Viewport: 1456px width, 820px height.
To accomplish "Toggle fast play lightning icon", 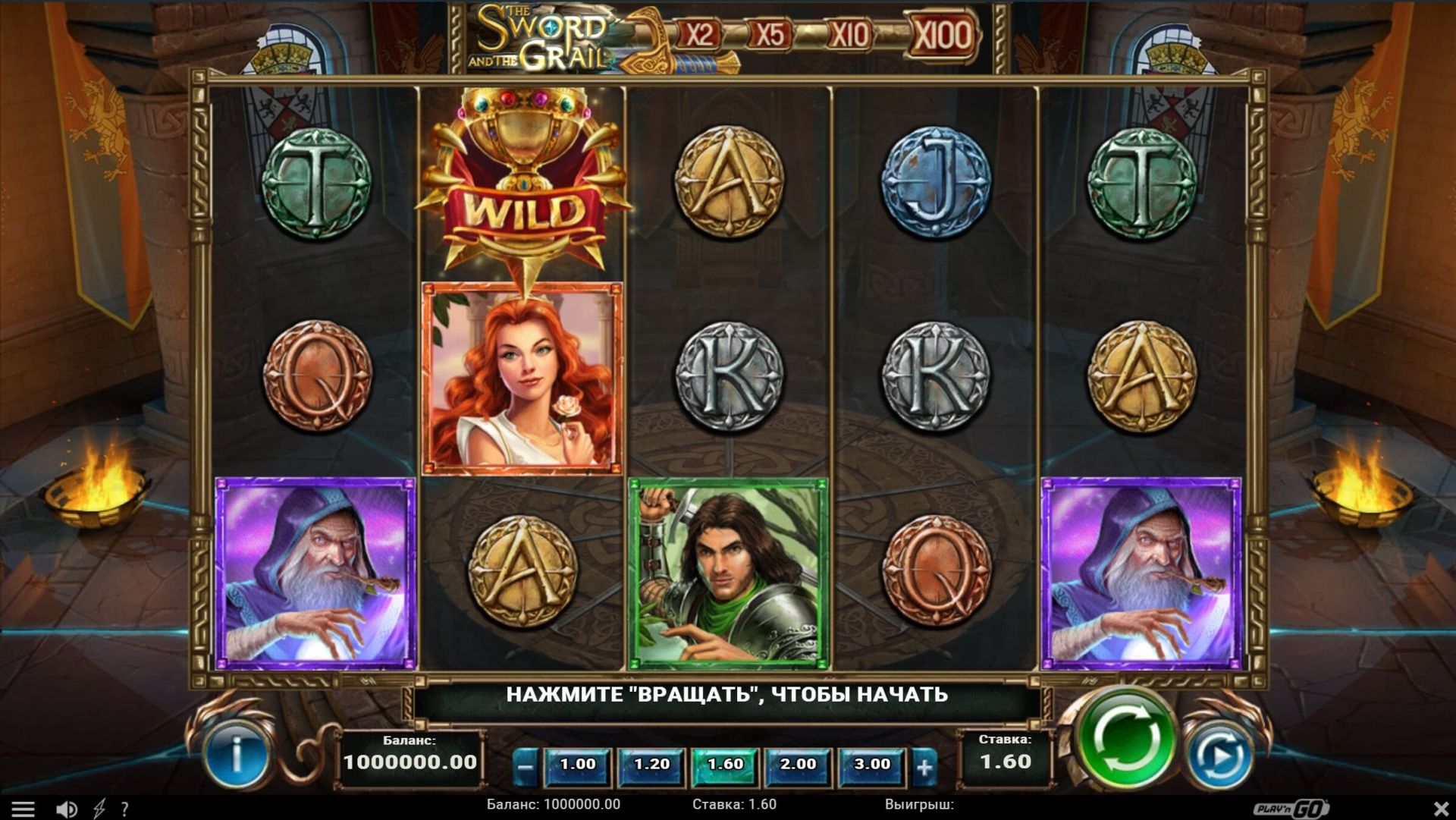I will (99, 809).
